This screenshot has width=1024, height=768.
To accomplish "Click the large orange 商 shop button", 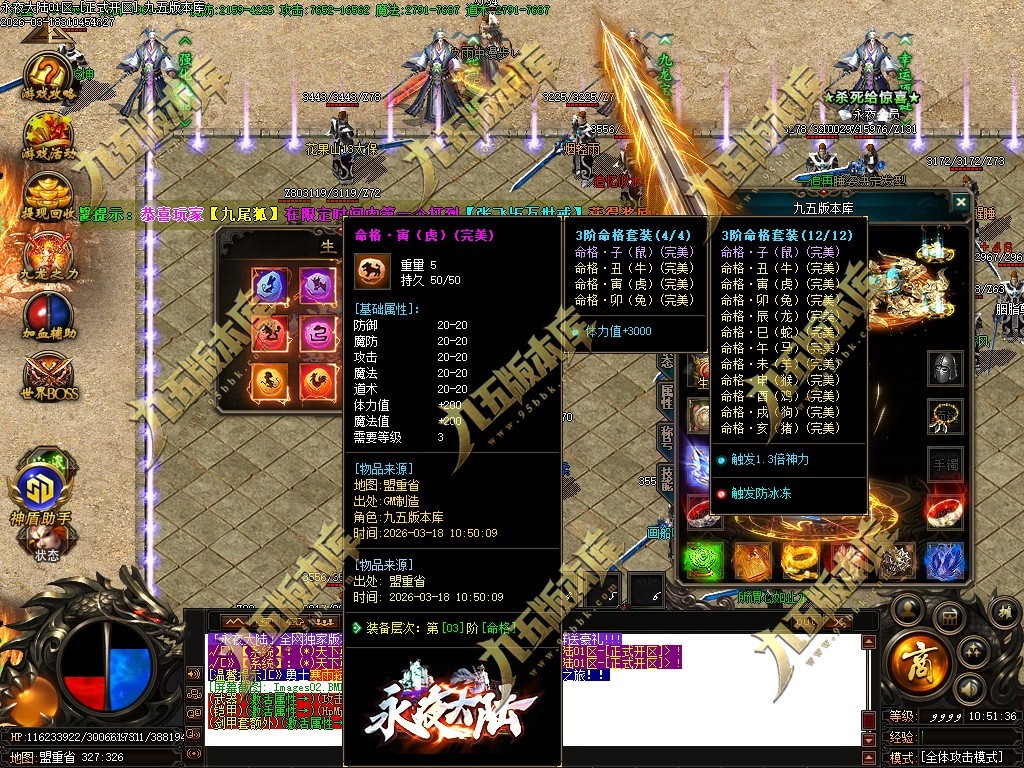I will [916, 658].
